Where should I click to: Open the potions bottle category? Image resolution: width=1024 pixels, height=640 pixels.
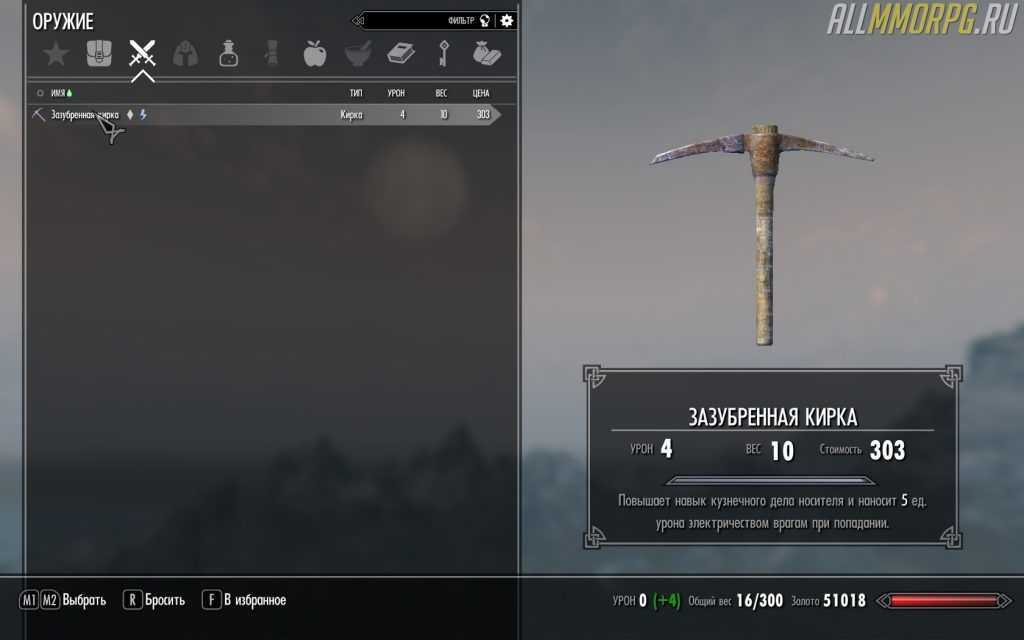point(229,53)
